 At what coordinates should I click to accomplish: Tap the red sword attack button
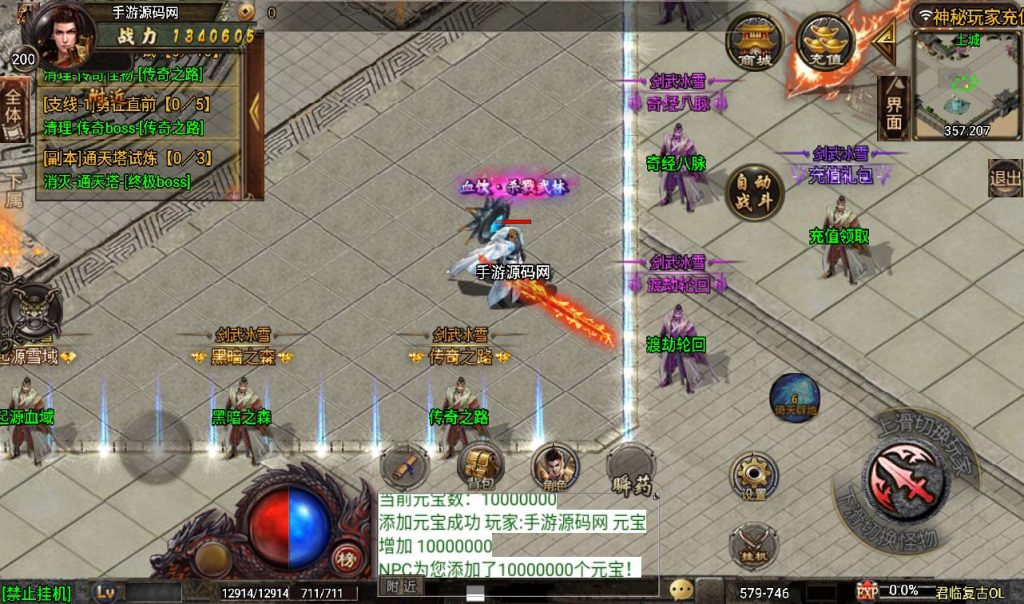[903, 478]
